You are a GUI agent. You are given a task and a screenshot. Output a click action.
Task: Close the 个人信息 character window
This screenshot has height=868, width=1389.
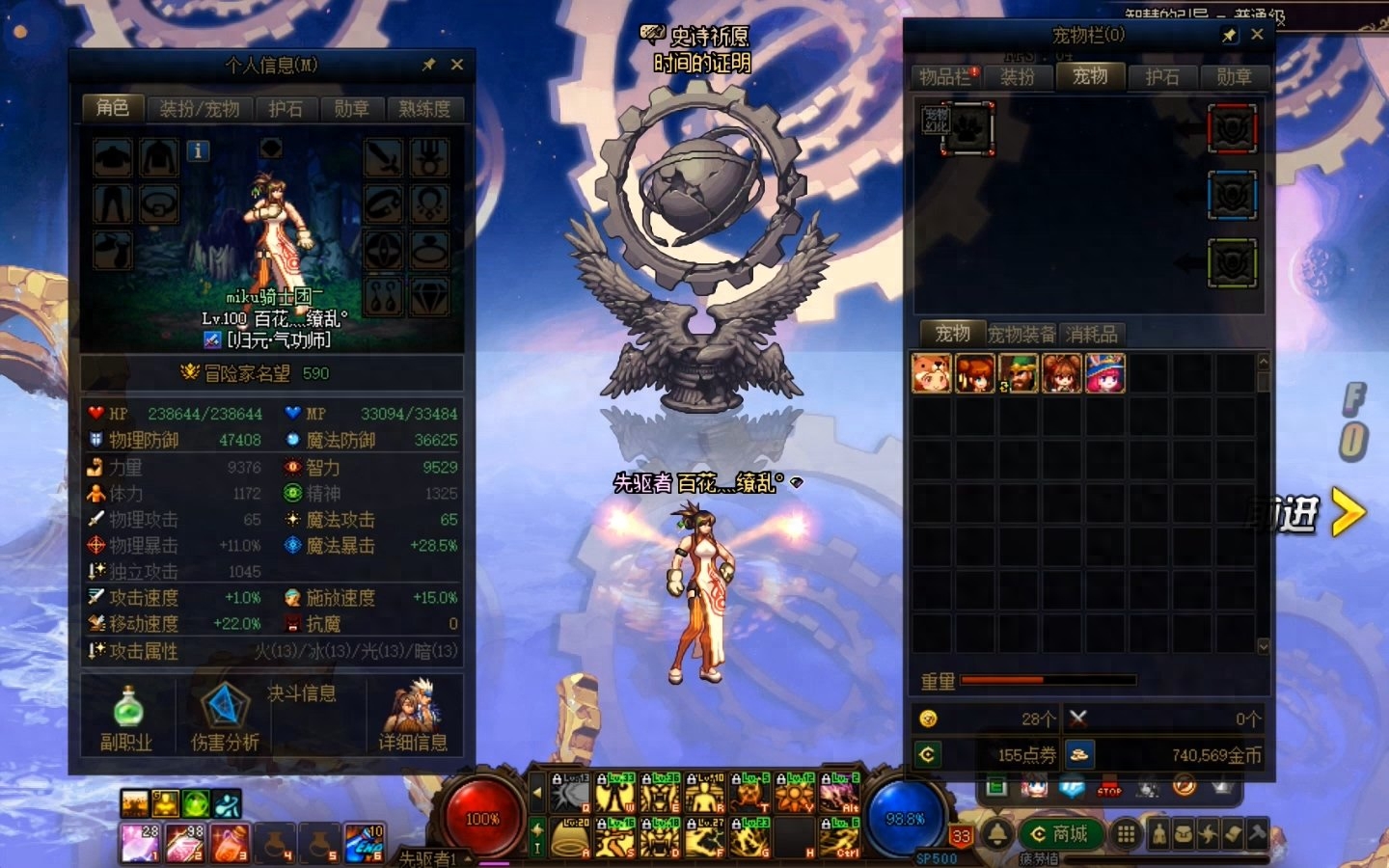tap(457, 65)
